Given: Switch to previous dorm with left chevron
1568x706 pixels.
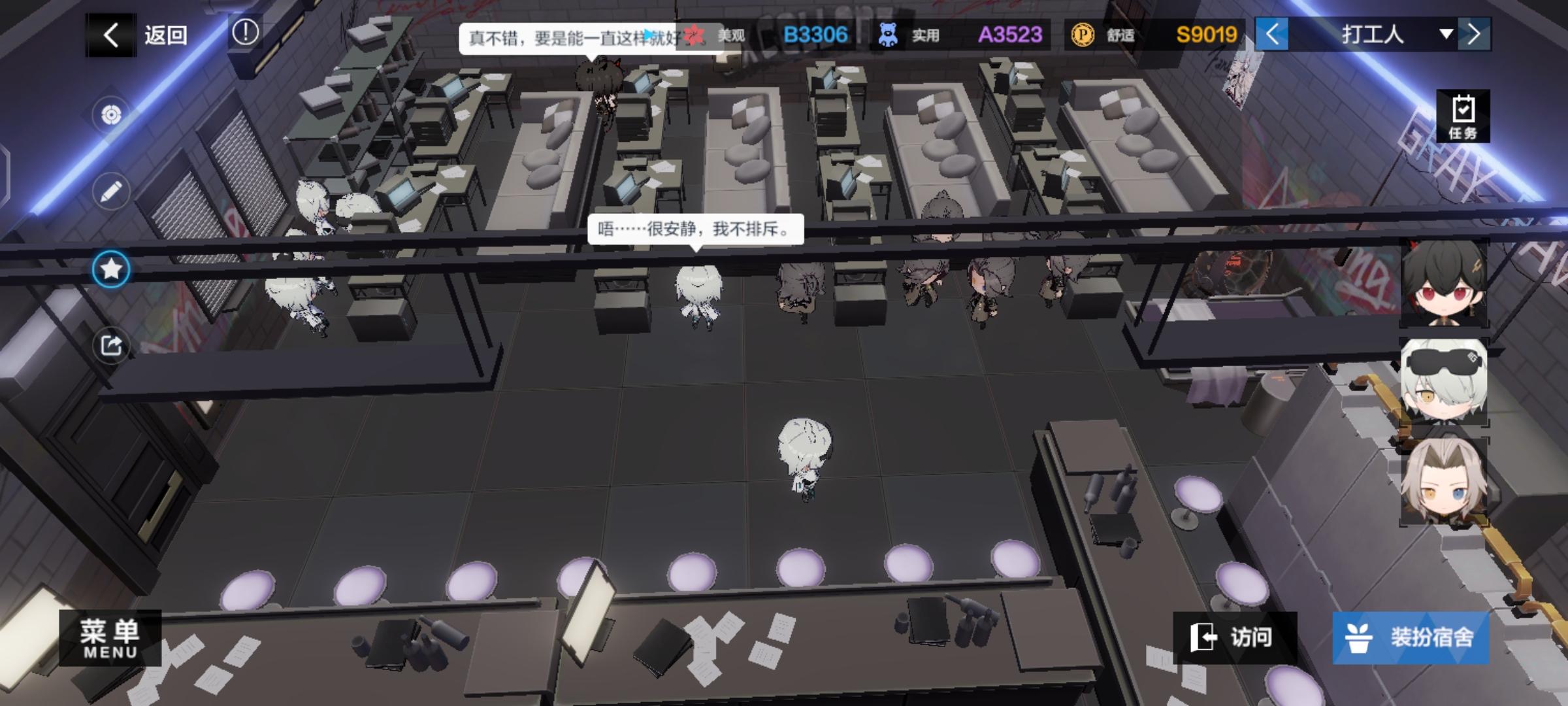Looking at the screenshot, I should pyautogui.click(x=1273, y=35).
